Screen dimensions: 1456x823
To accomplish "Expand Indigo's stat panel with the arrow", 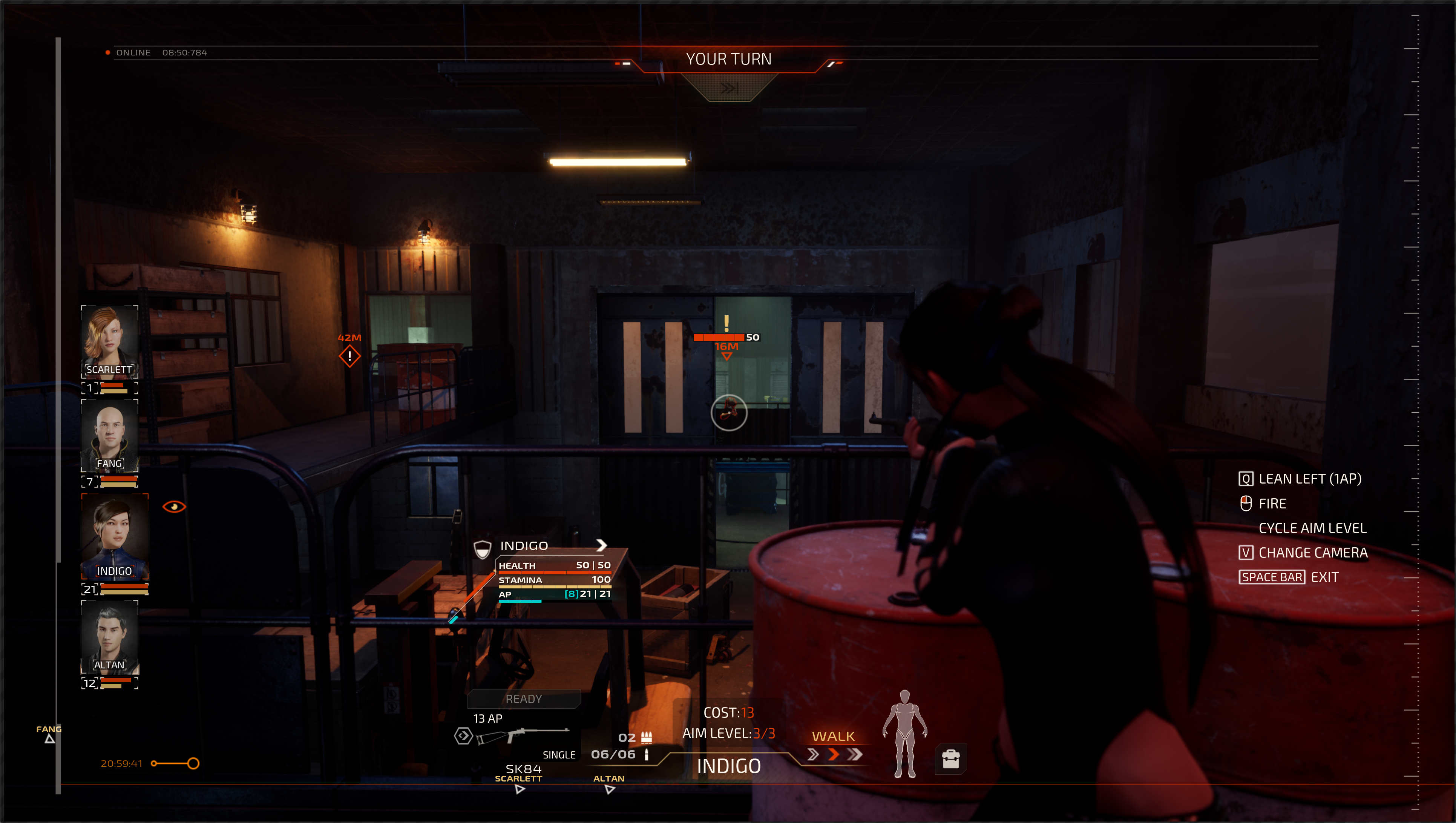I will pyautogui.click(x=601, y=545).
